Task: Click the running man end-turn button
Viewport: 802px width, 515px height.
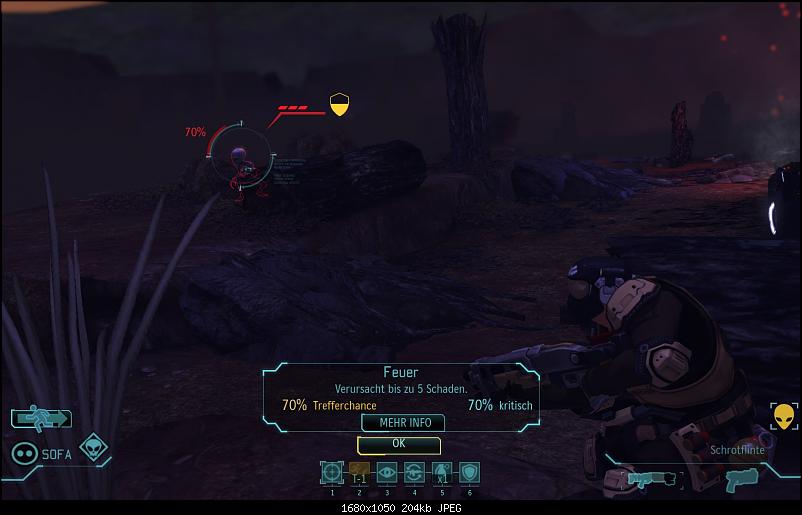Action: tap(42, 419)
